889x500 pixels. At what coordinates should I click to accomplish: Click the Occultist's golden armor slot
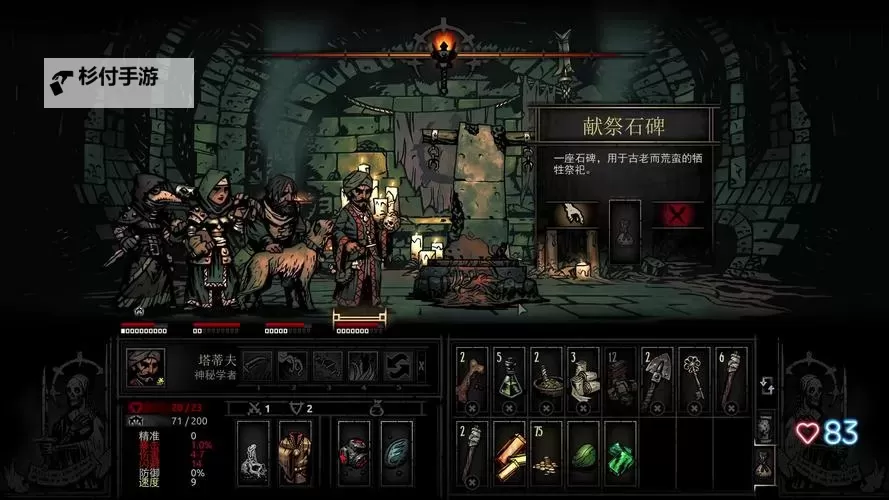point(294,452)
